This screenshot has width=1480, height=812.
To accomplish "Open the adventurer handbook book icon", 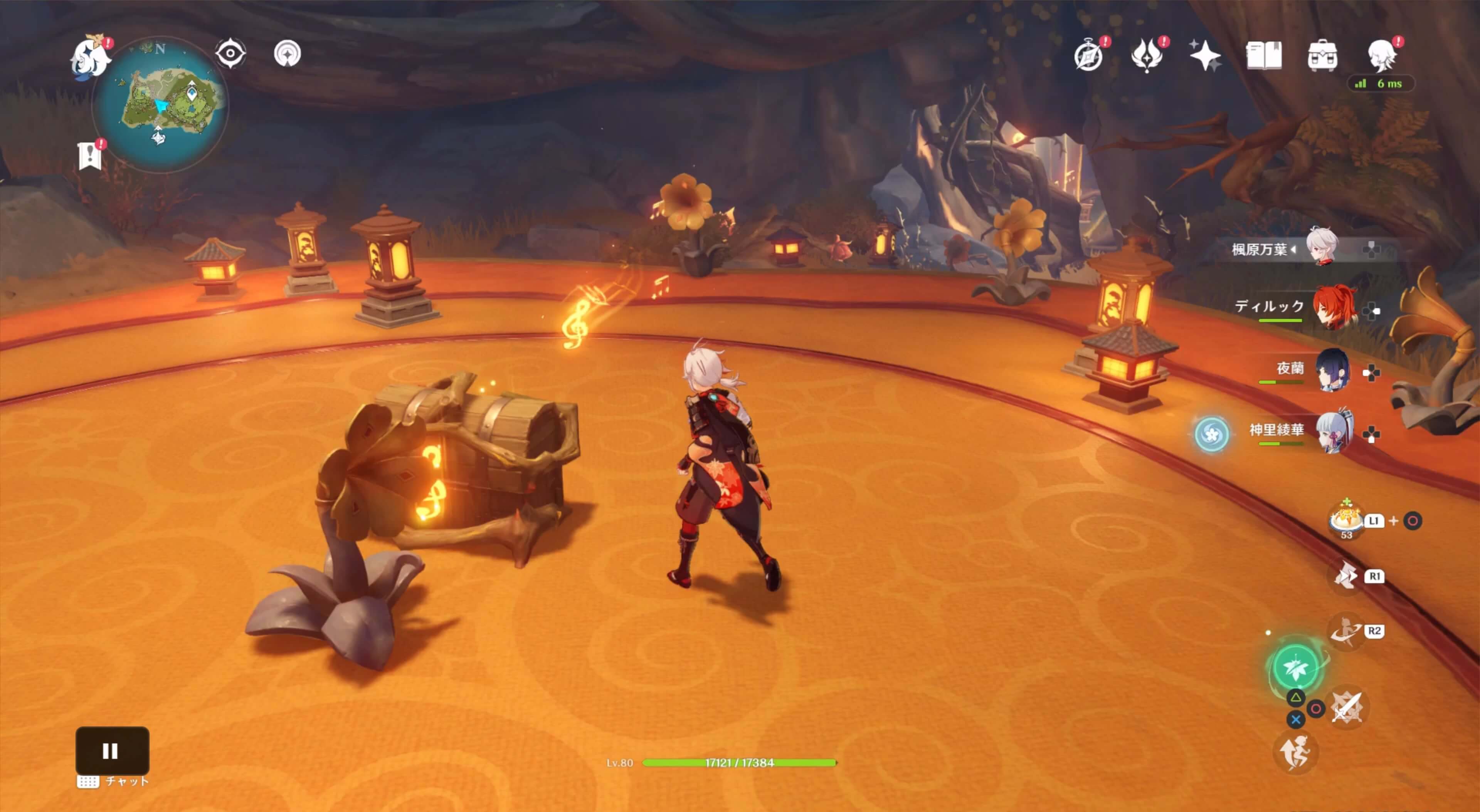I will tap(1263, 56).
